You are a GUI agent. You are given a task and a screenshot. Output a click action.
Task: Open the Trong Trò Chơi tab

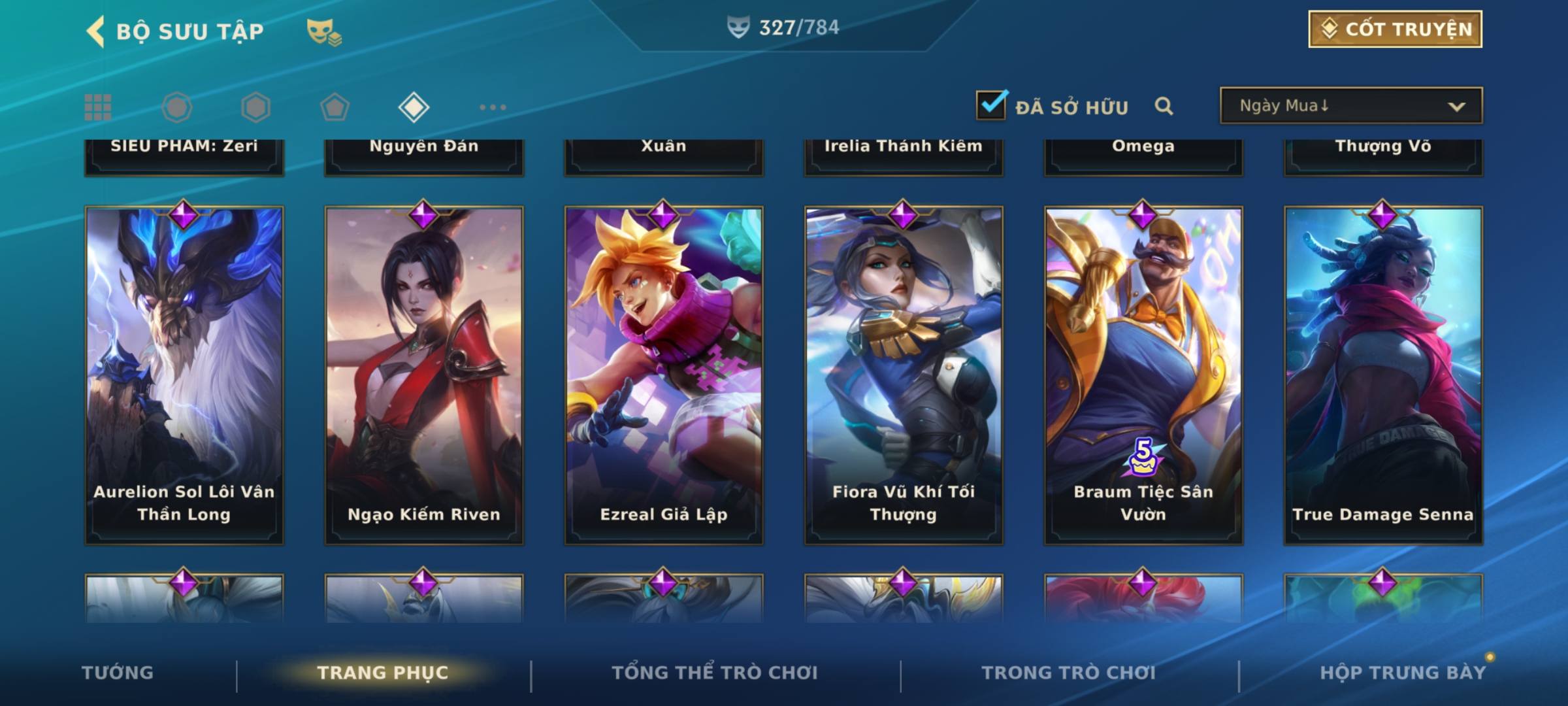1068,673
